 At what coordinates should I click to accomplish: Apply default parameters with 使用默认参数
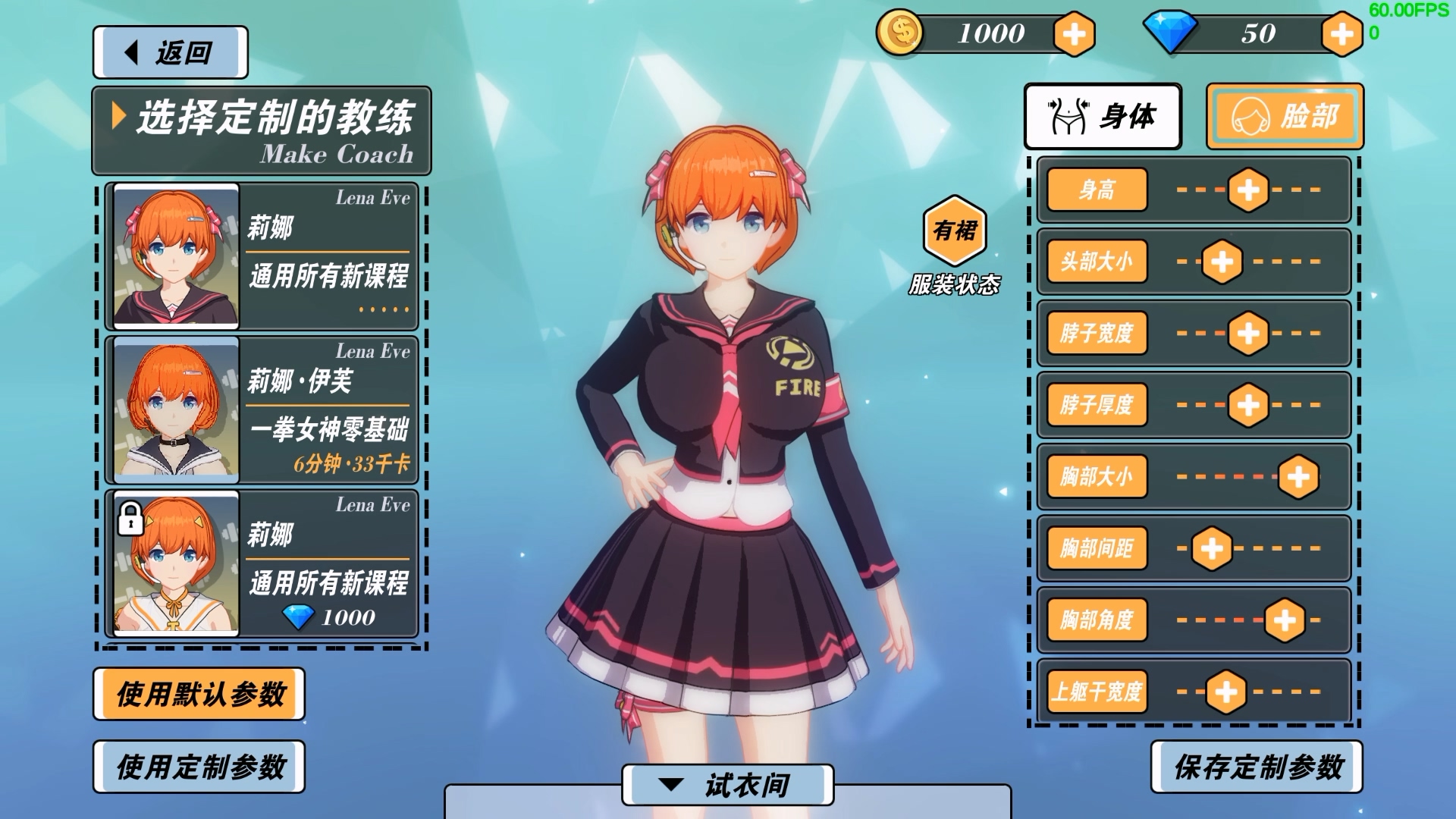199,694
